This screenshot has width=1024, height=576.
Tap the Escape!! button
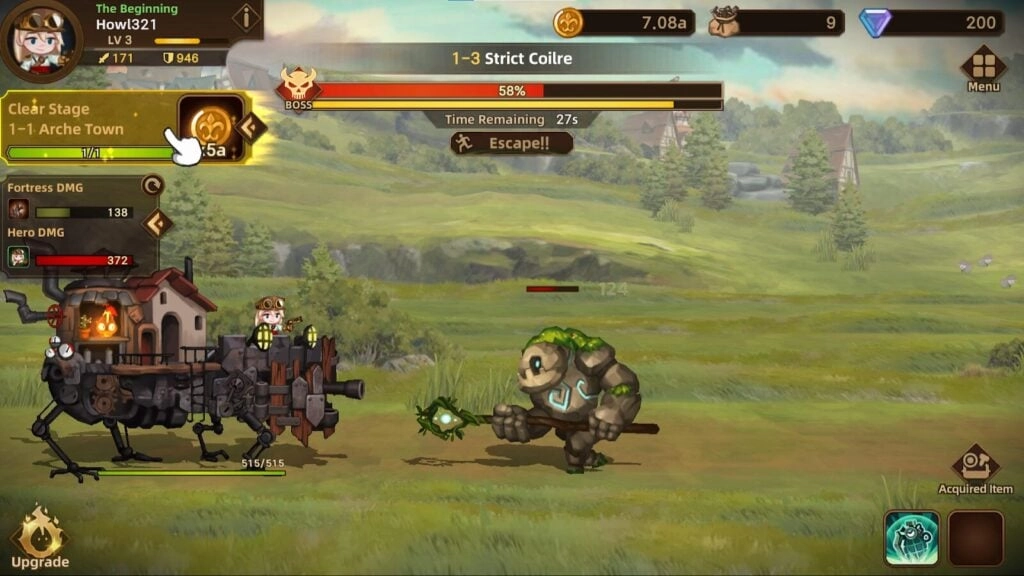click(512, 143)
